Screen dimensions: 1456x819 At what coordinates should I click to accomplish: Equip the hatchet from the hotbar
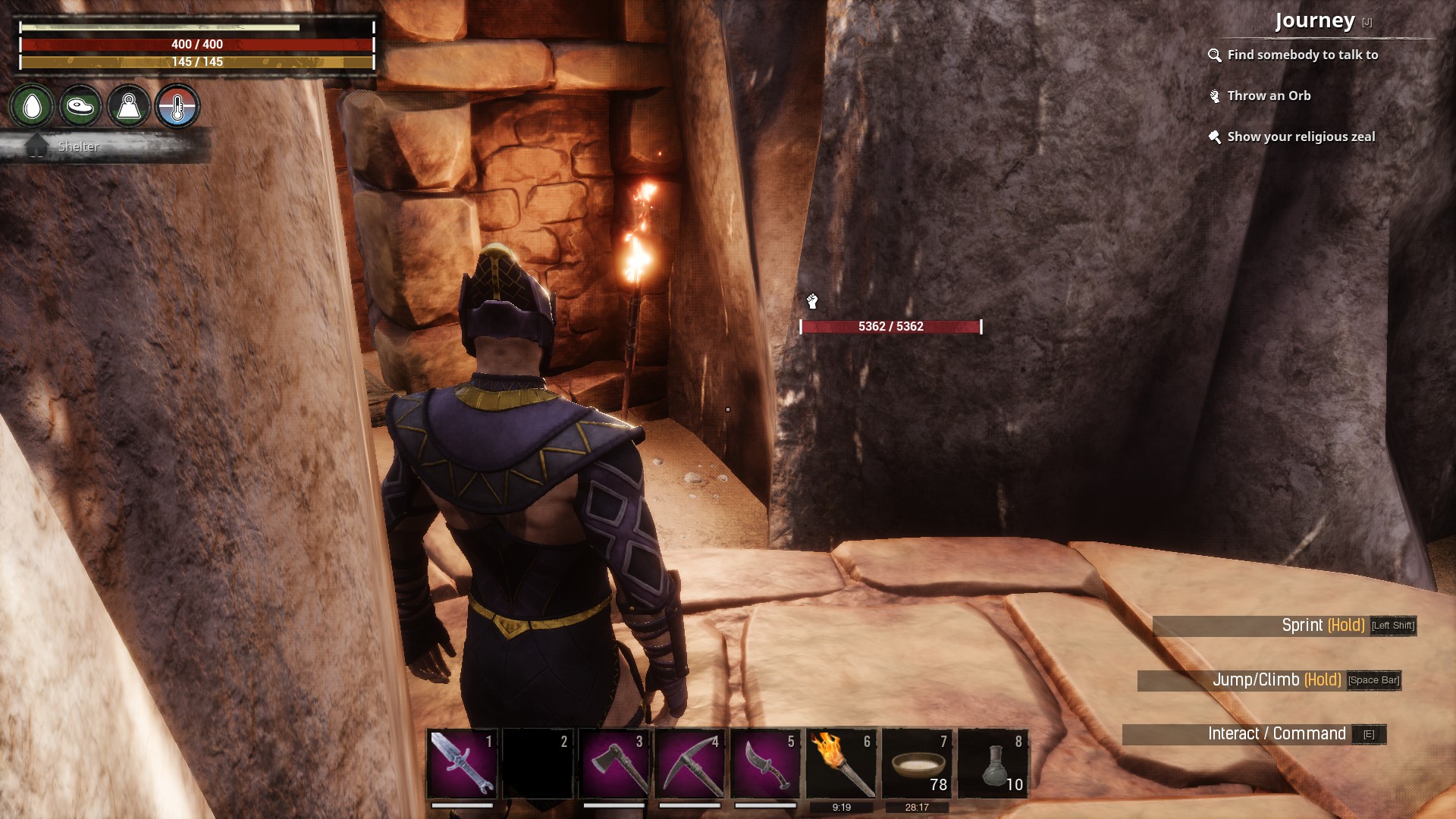[614, 764]
